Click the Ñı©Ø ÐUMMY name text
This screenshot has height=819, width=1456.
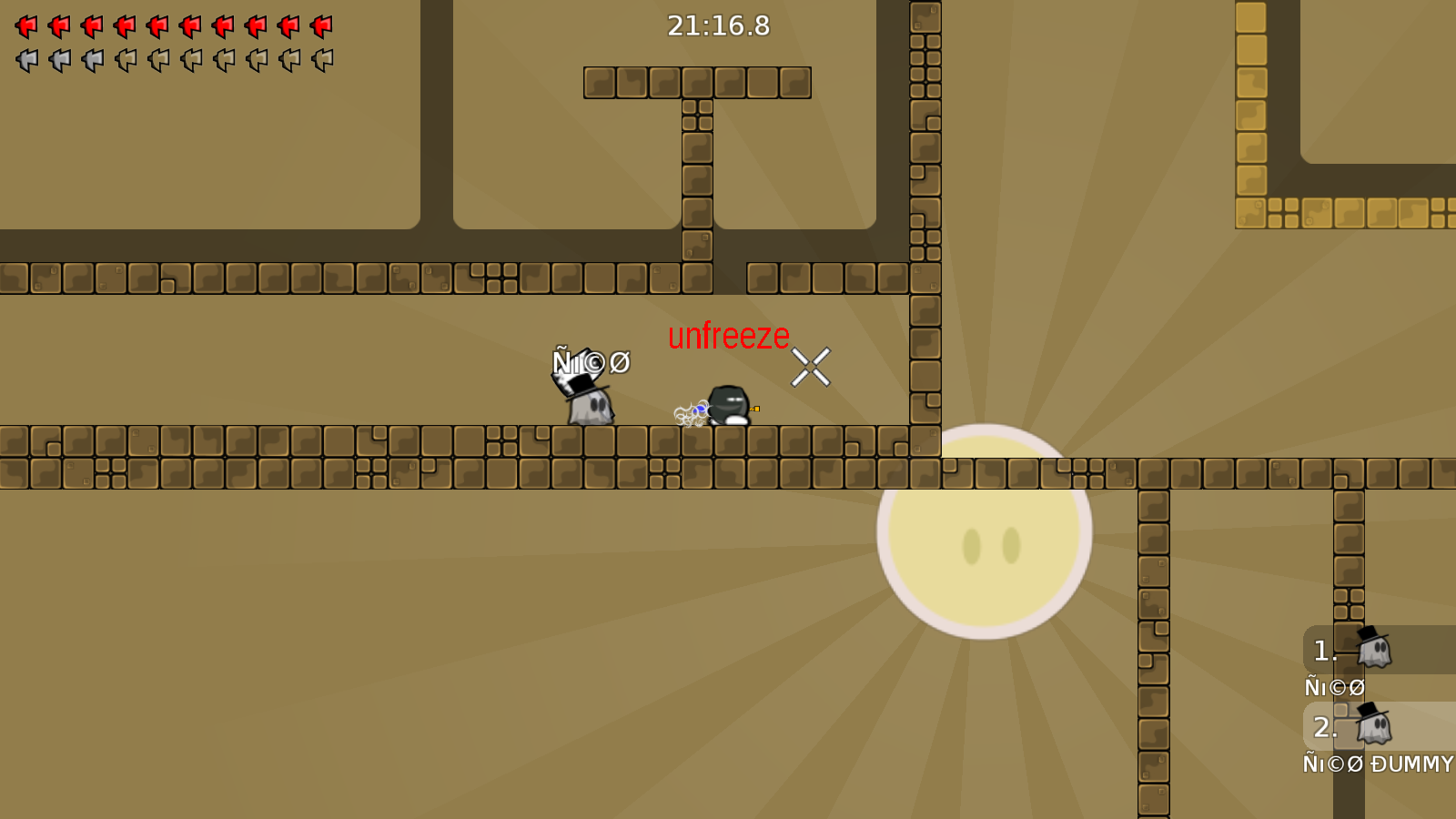1376,764
